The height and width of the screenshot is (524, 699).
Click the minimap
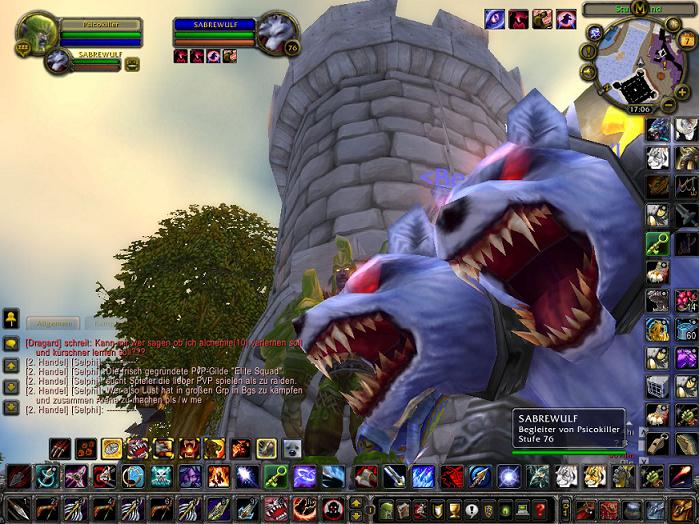point(638,64)
